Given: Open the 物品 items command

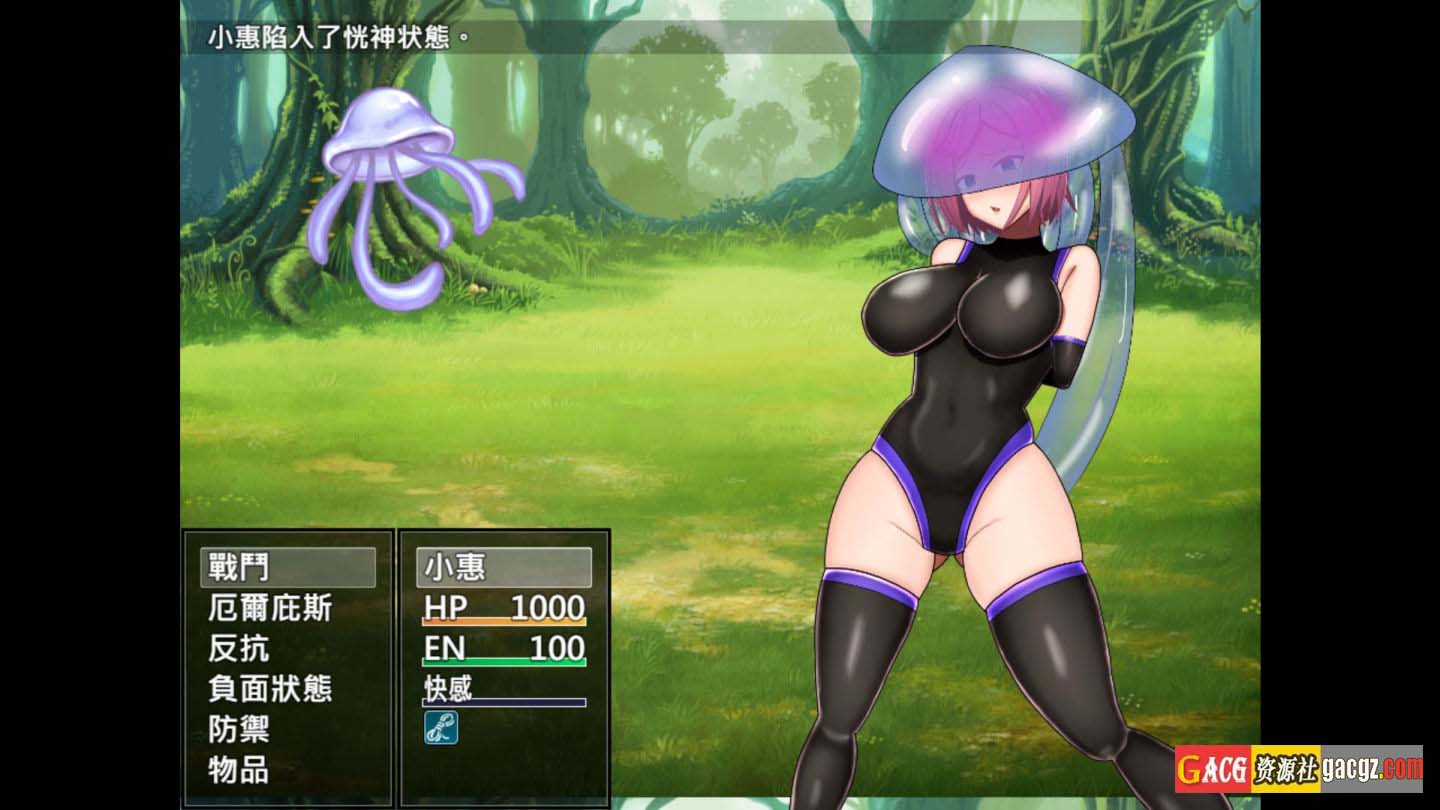Looking at the screenshot, I should (x=240, y=770).
